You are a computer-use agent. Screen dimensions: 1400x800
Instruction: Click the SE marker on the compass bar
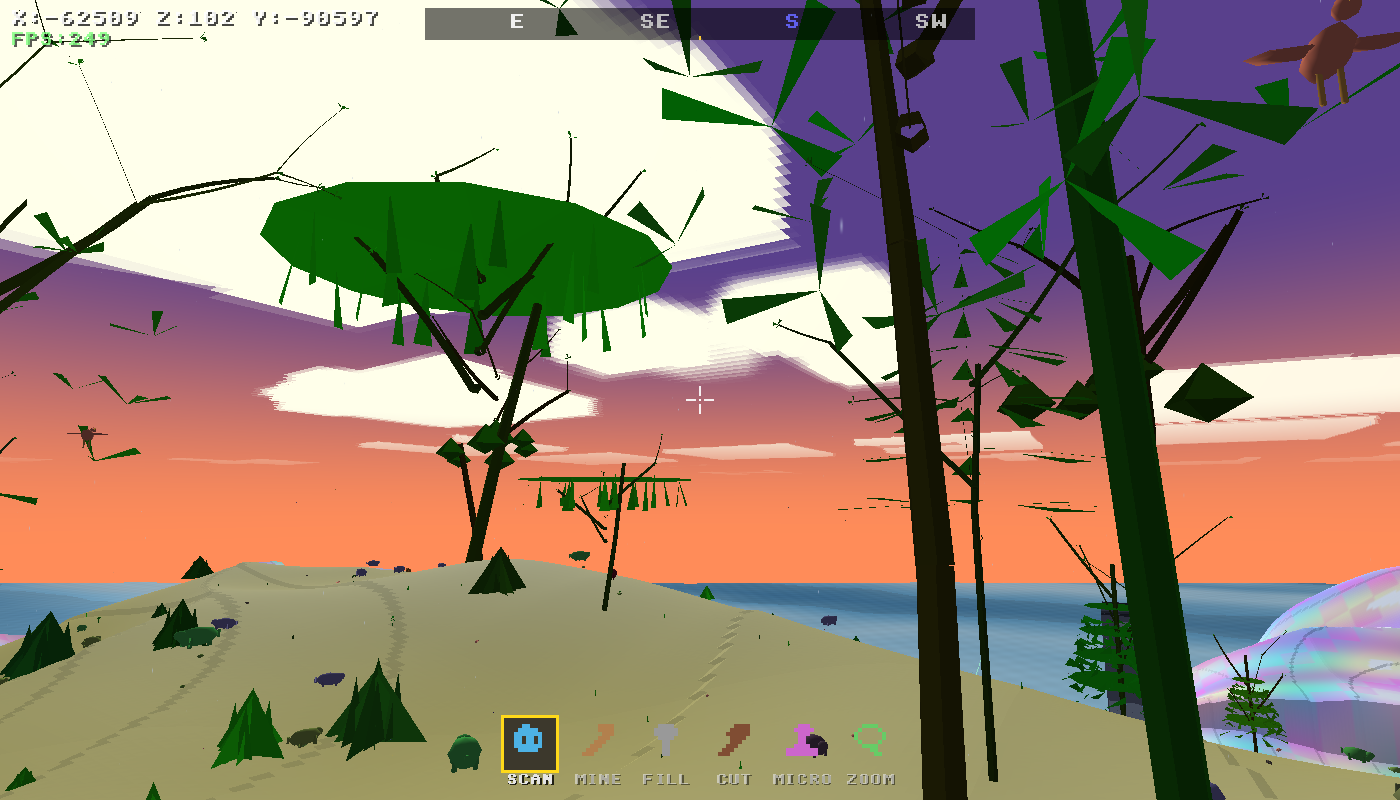tap(655, 22)
